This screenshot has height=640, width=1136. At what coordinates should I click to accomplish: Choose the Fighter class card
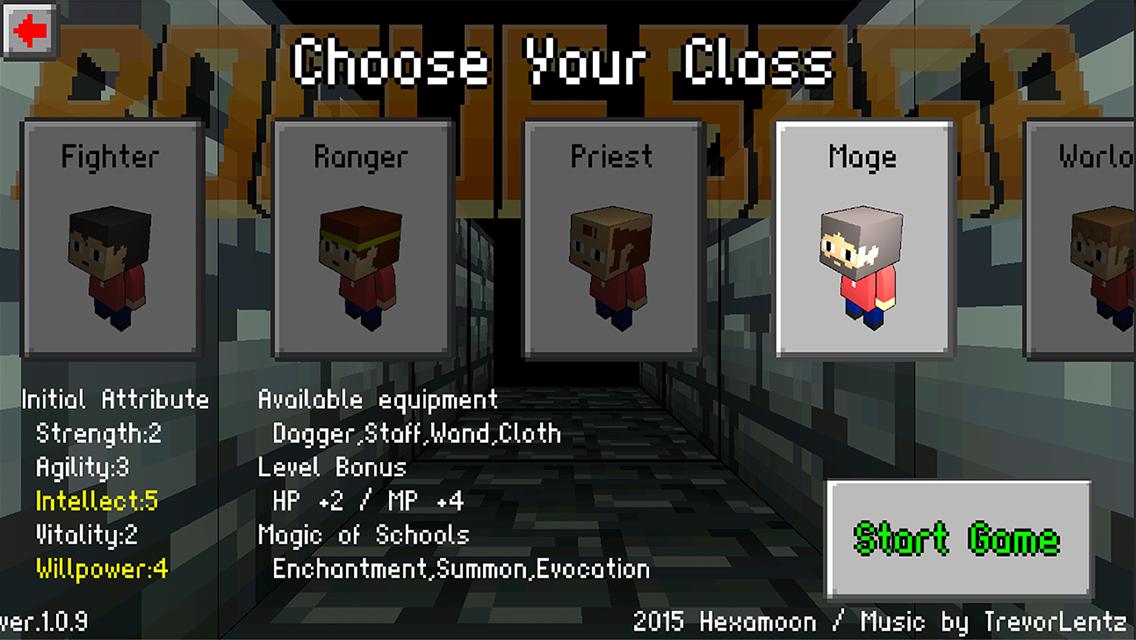pyautogui.click(x=110, y=238)
